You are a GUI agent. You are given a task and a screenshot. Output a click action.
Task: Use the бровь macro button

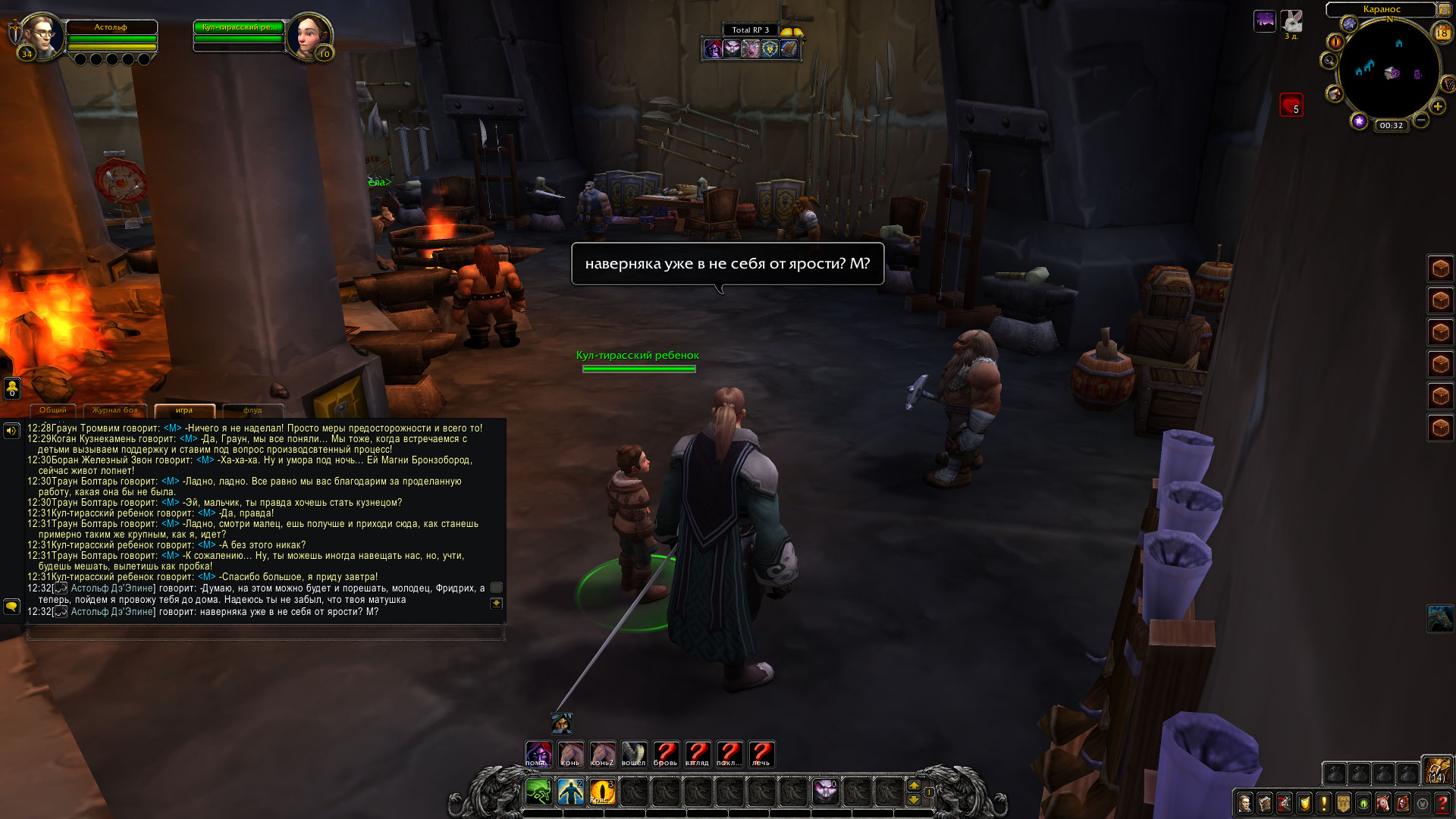tap(666, 754)
